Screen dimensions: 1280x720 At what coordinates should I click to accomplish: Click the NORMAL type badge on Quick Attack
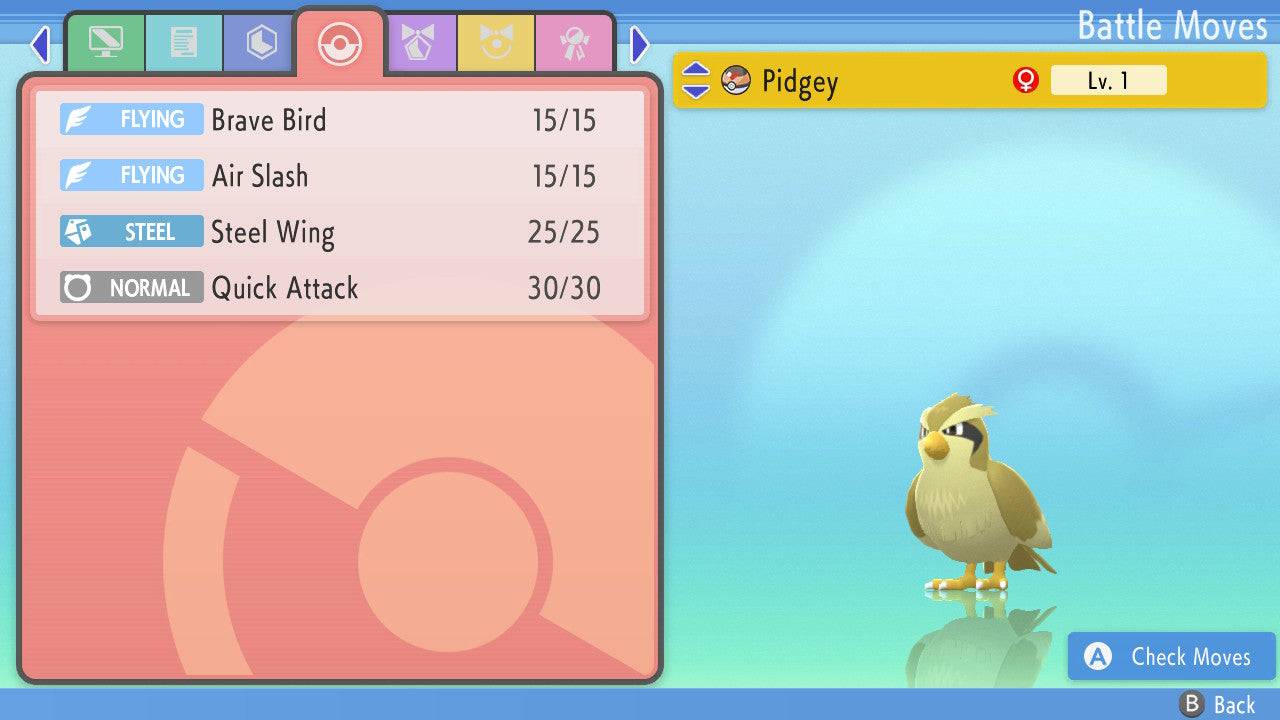pos(131,287)
